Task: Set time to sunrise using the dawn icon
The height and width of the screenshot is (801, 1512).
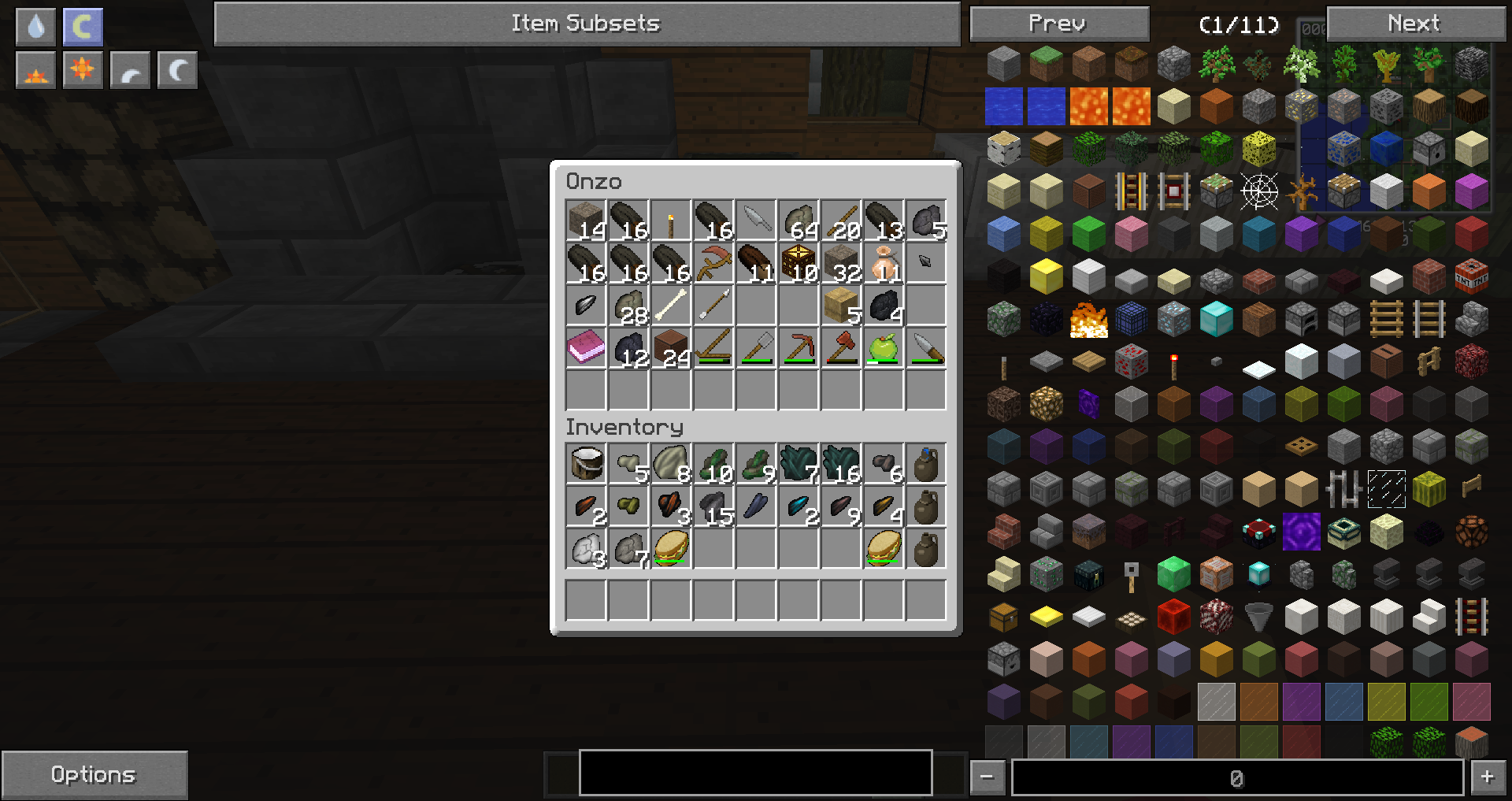Action: click(x=35, y=72)
